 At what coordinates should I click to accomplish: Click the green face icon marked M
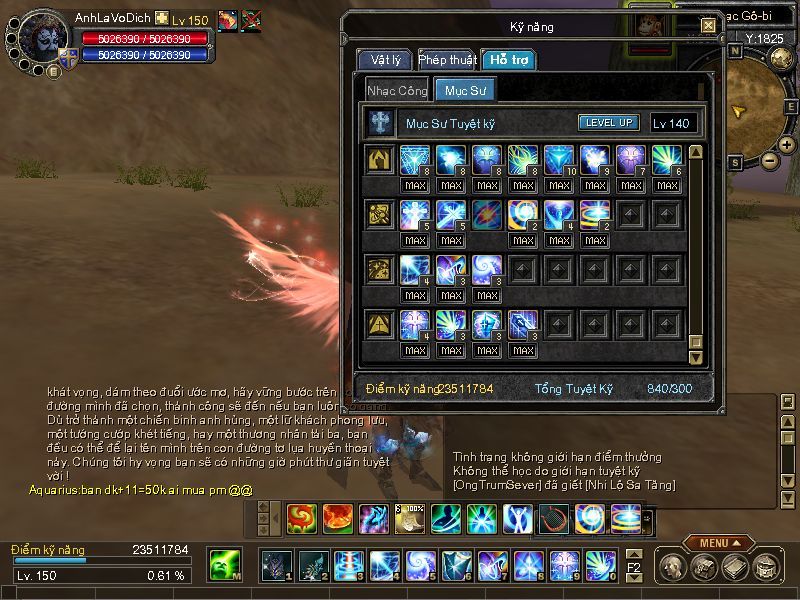tap(224, 566)
